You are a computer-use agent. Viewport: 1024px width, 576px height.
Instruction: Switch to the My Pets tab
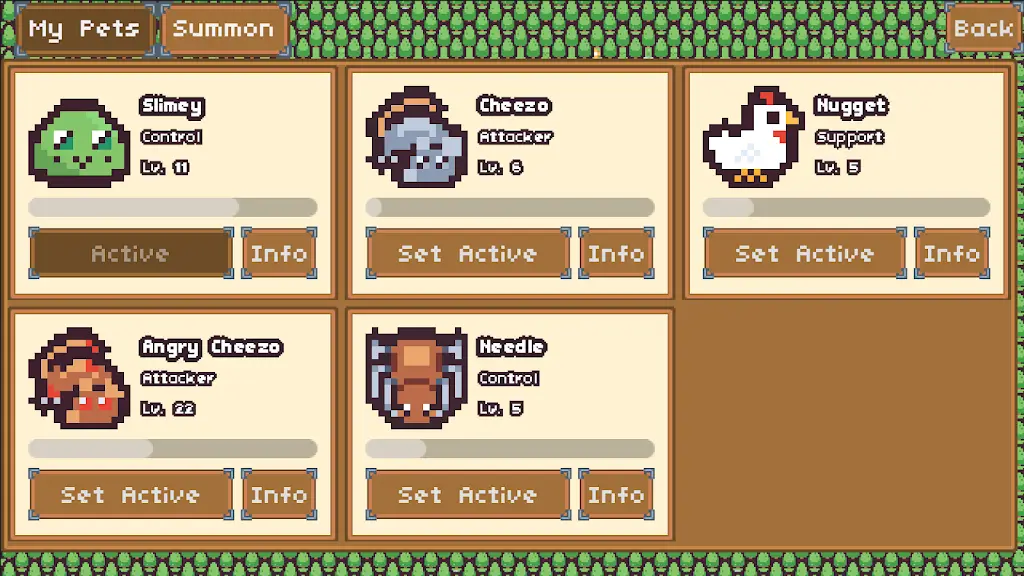click(84, 29)
